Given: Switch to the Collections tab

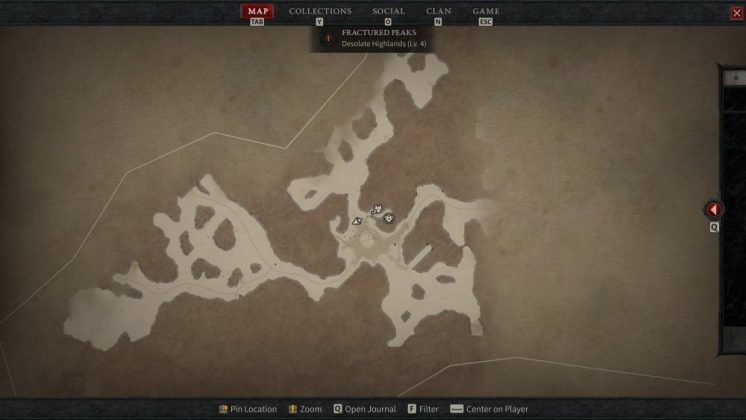Looking at the screenshot, I should click(x=320, y=11).
